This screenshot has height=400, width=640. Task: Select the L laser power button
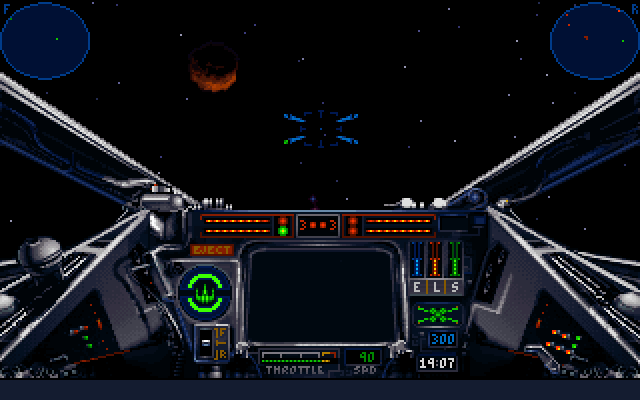[x=436, y=287]
